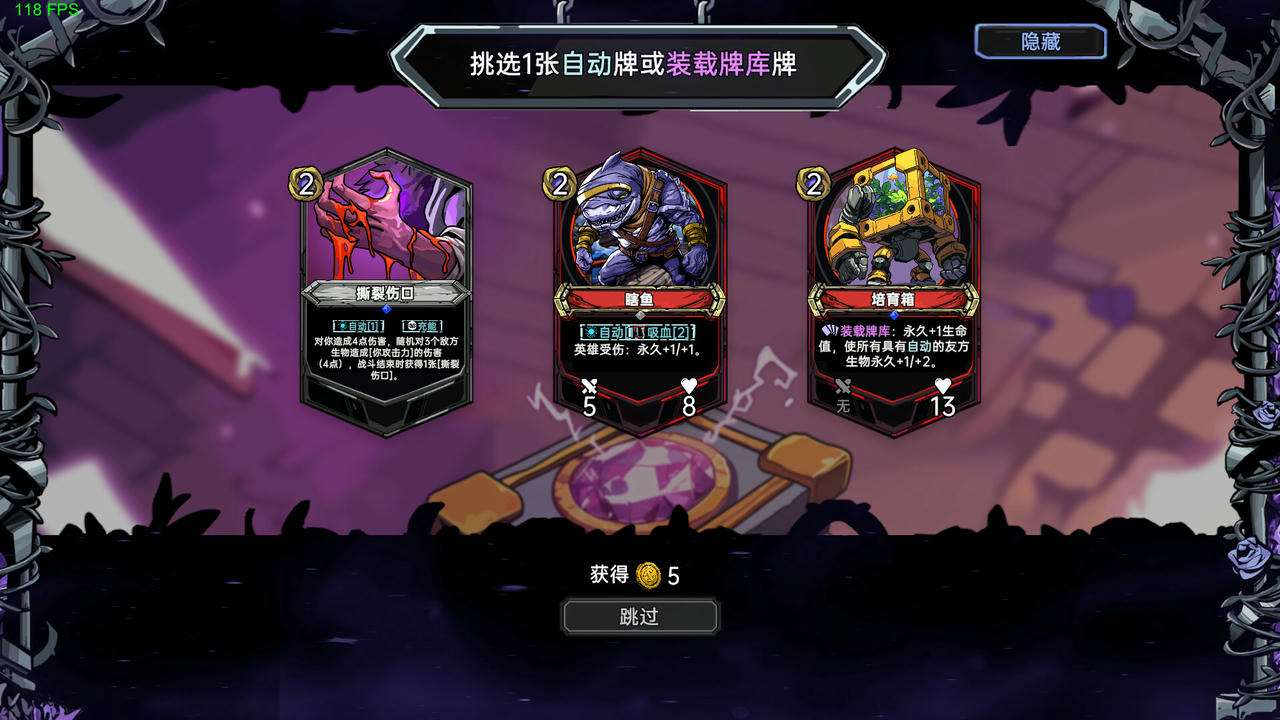
Task: Click the blue gem below 培育箱's name banner
Action: (x=894, y=315)
